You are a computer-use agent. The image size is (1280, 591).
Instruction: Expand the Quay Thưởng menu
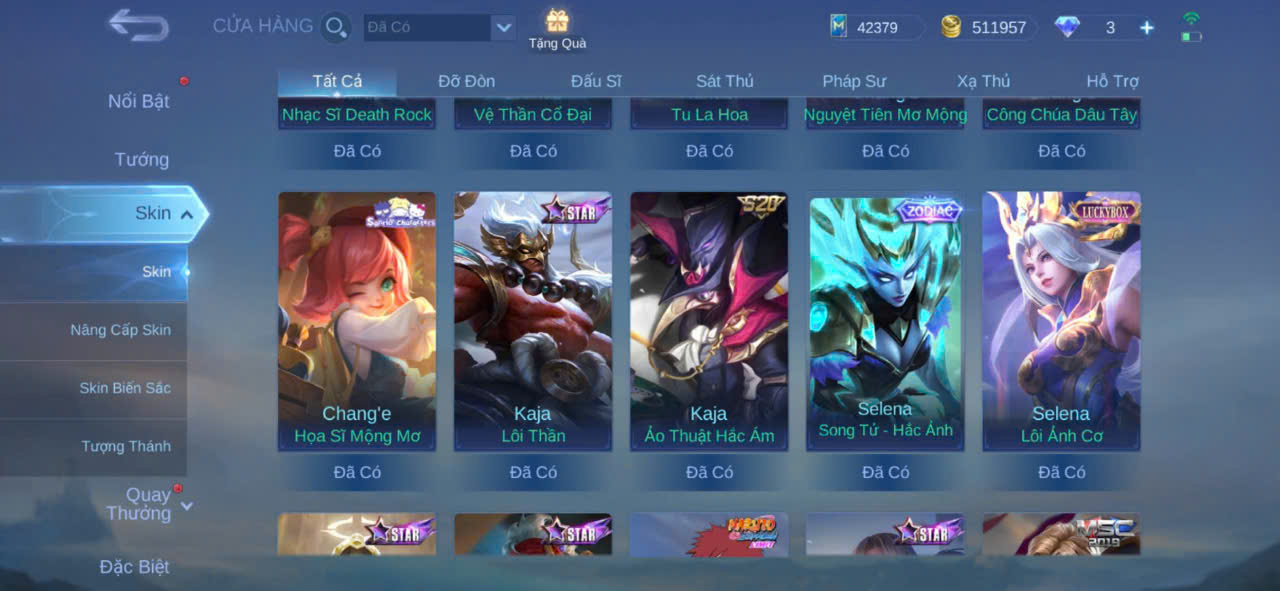click(x=148, y=504)
